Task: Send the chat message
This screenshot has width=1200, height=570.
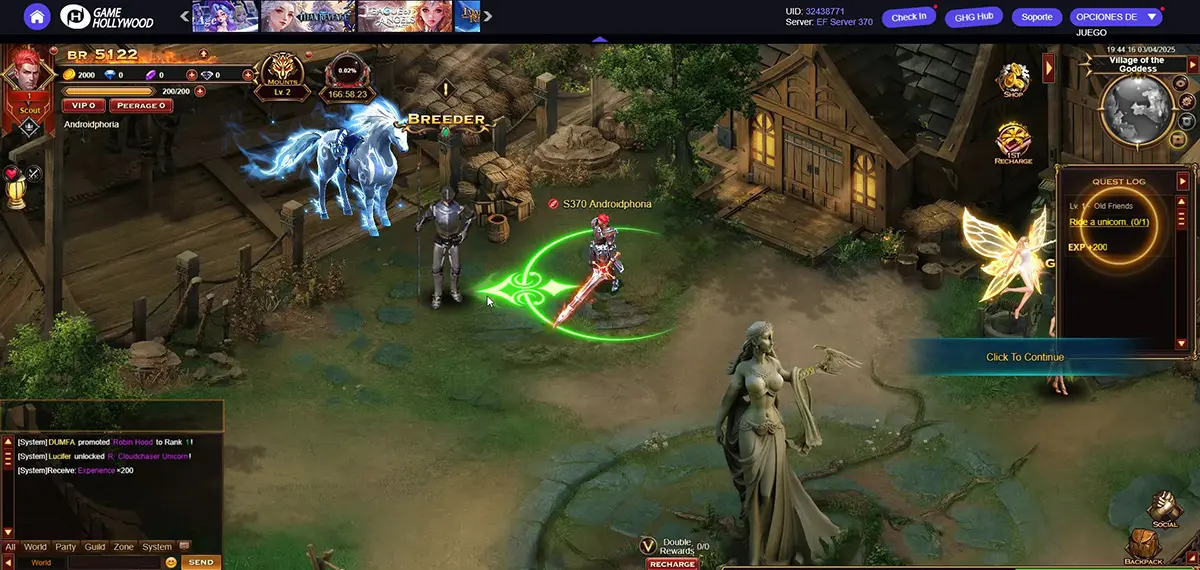Action: coord(201,562)
